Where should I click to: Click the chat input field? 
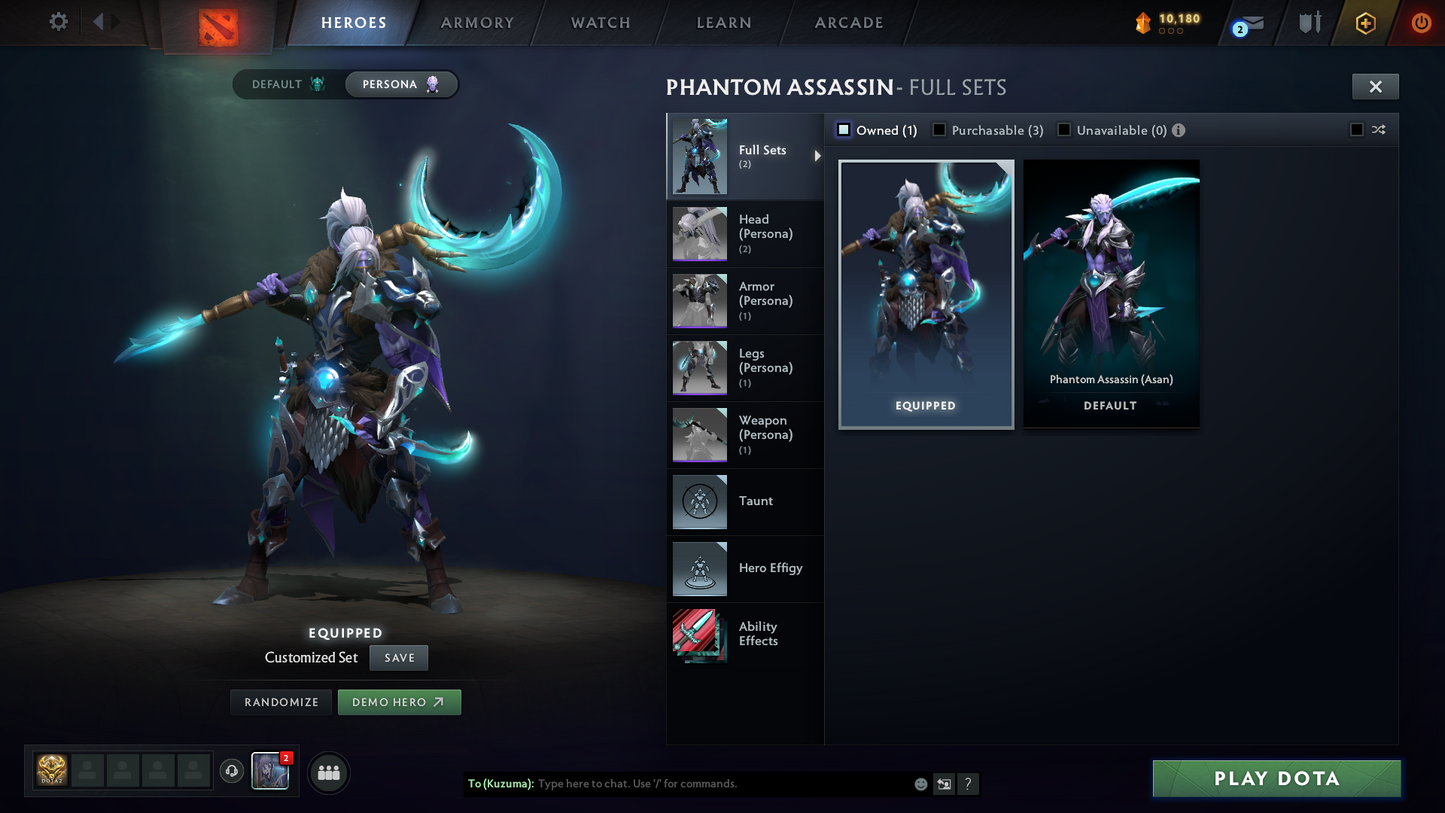(x=700, y=784)
